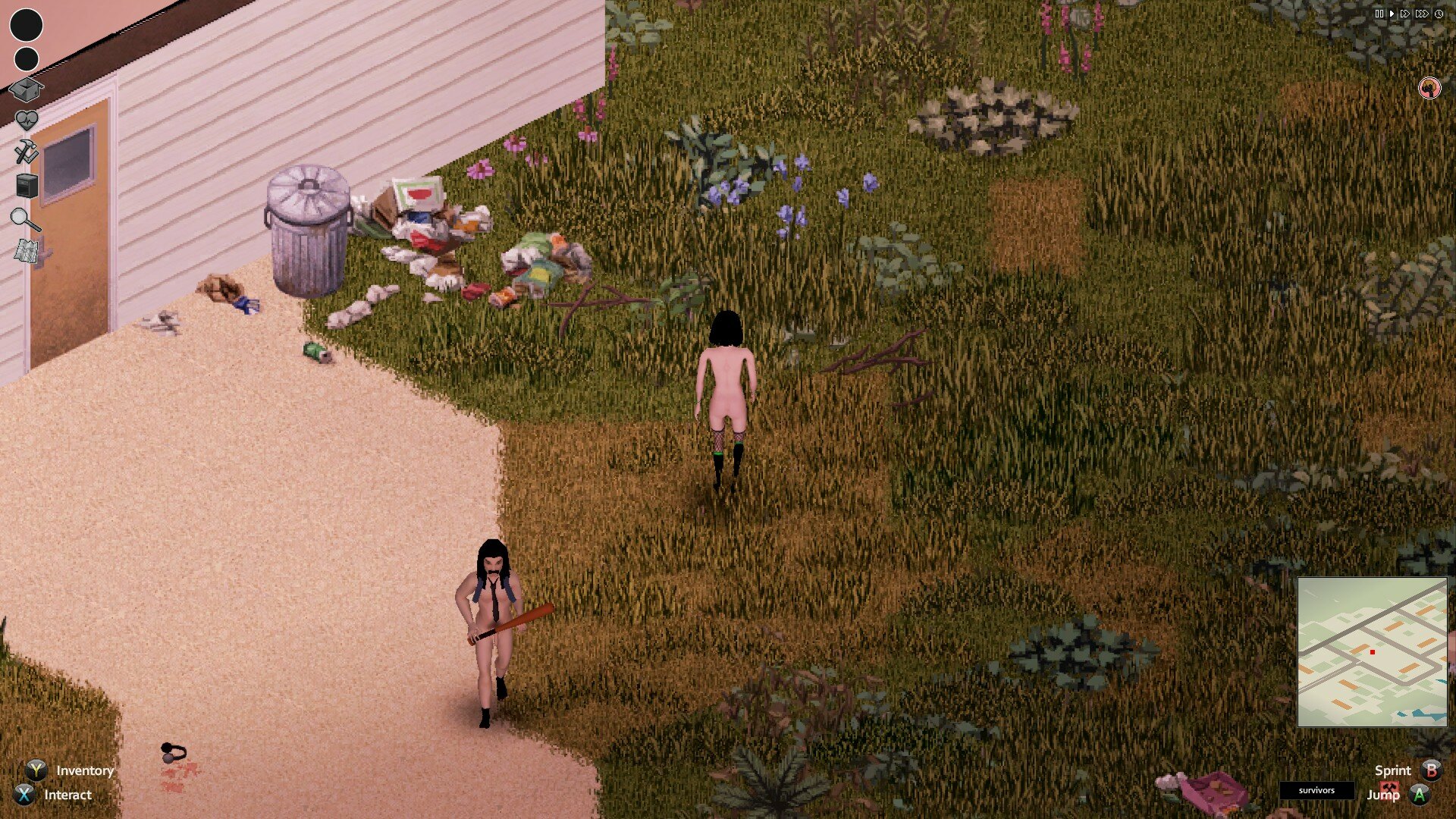Click the topmost black moodle circle
Viewport: 1456px width, 819px height.
pos(26,25)
